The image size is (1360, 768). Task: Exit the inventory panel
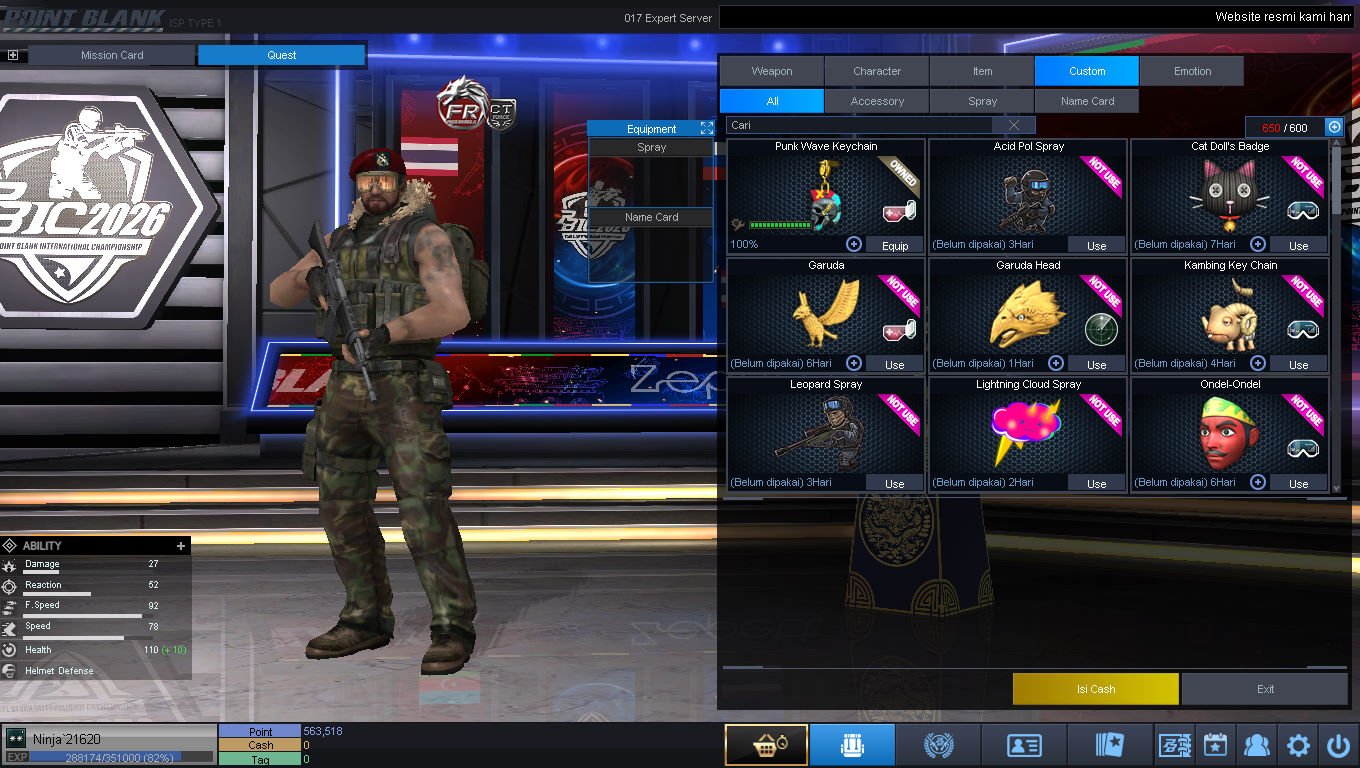point(1265,689)
